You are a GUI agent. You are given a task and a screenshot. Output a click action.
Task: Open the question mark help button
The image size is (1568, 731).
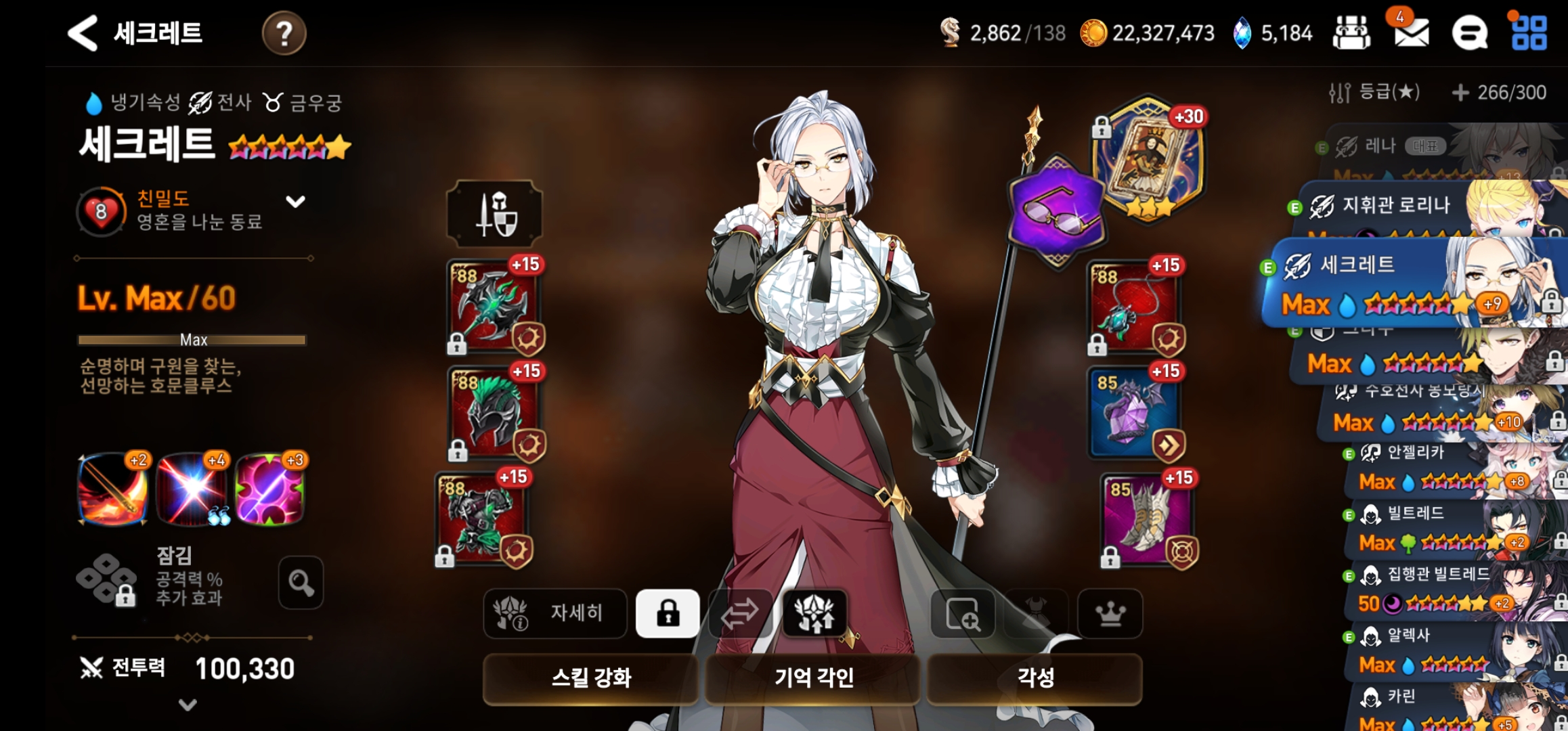[284, 33]
